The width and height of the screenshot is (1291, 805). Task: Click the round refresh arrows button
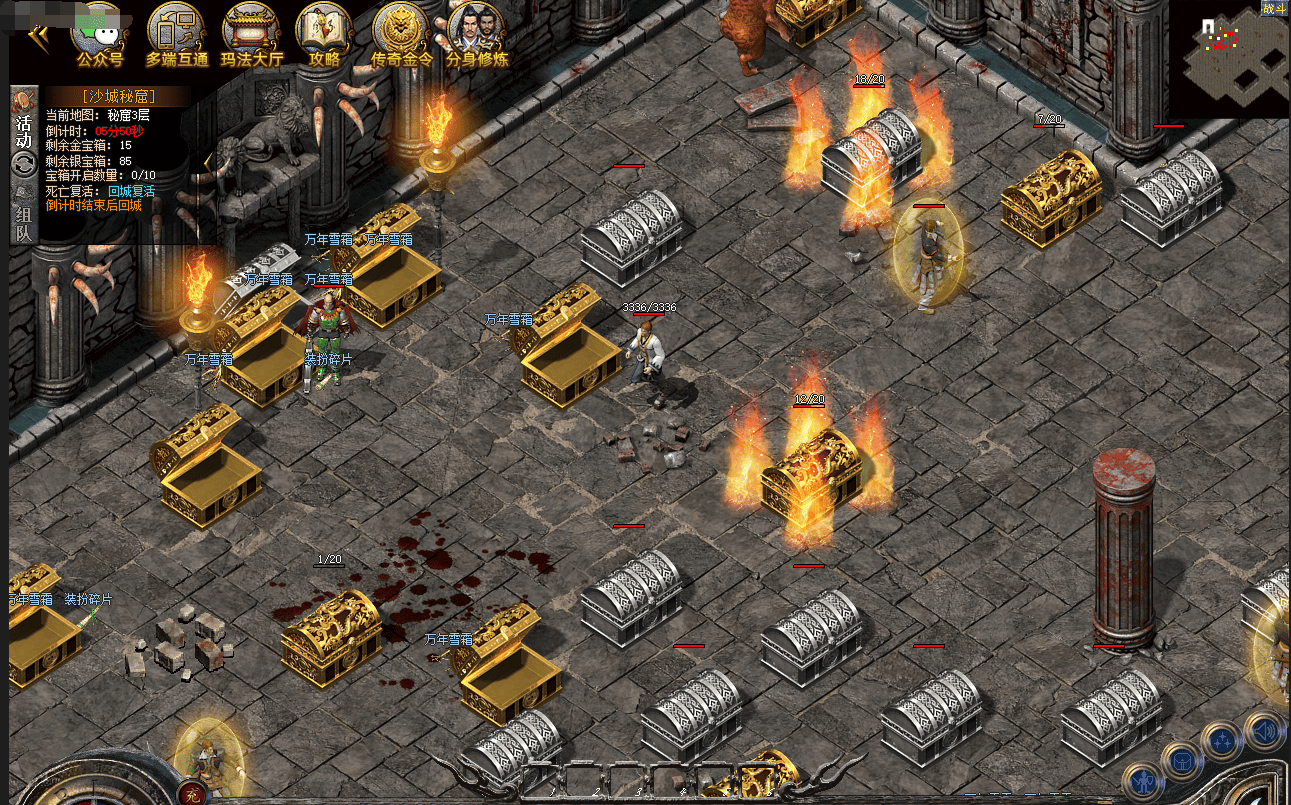tap(24, 164)
